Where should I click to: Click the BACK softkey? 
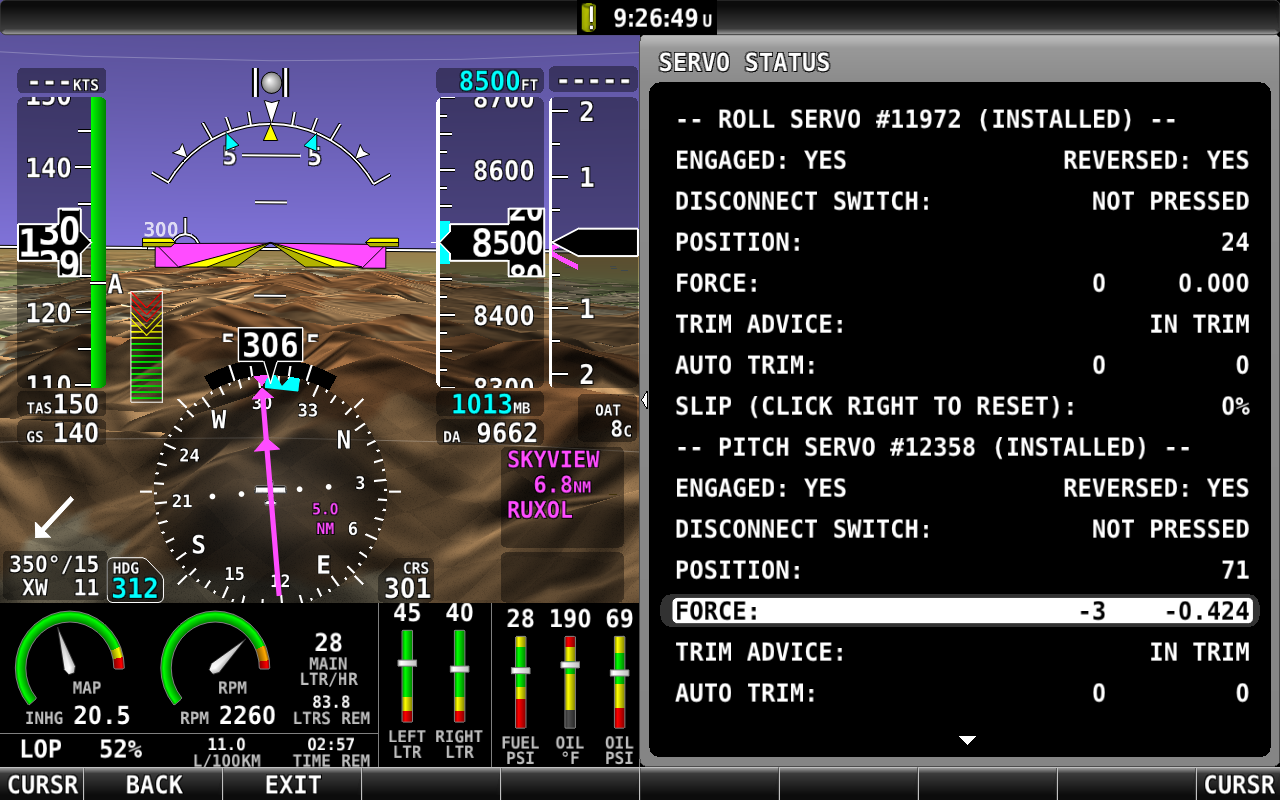(x=153, y=785)
